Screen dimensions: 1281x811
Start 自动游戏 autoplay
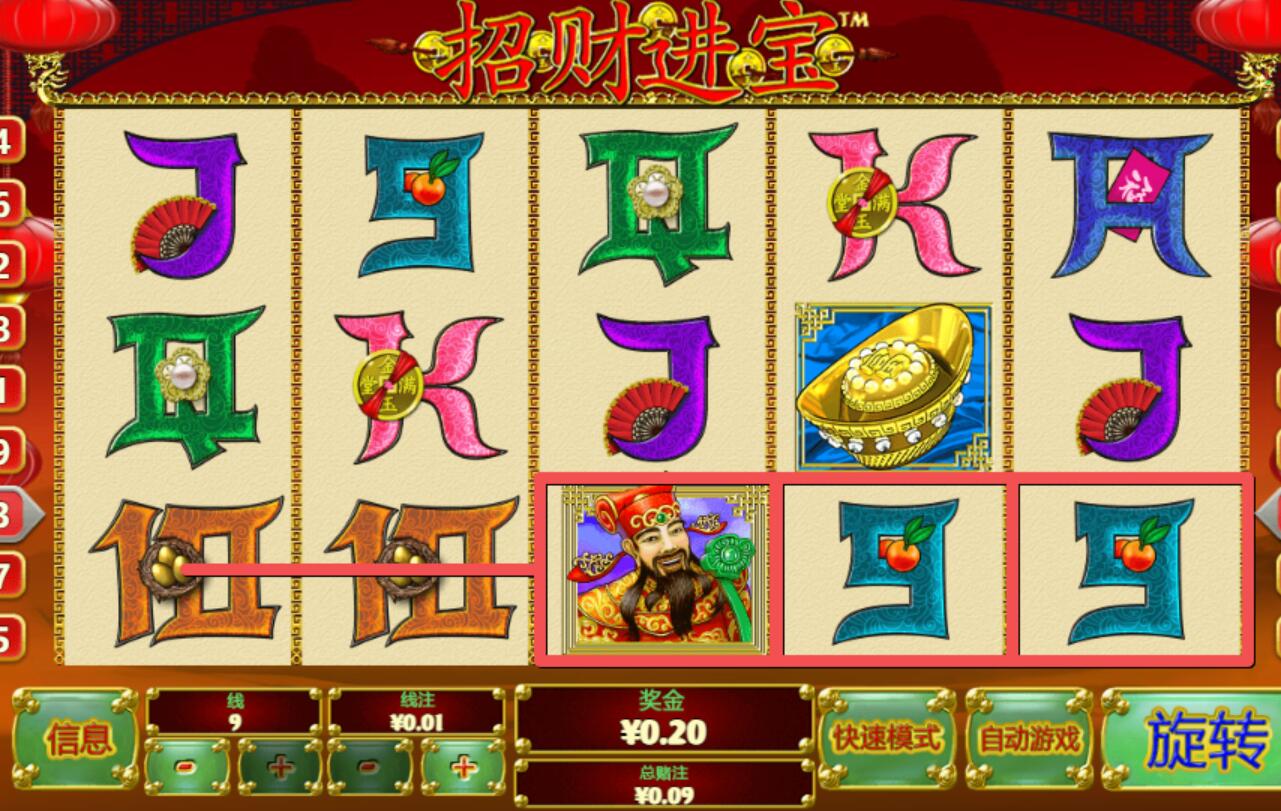[1029, 739]
